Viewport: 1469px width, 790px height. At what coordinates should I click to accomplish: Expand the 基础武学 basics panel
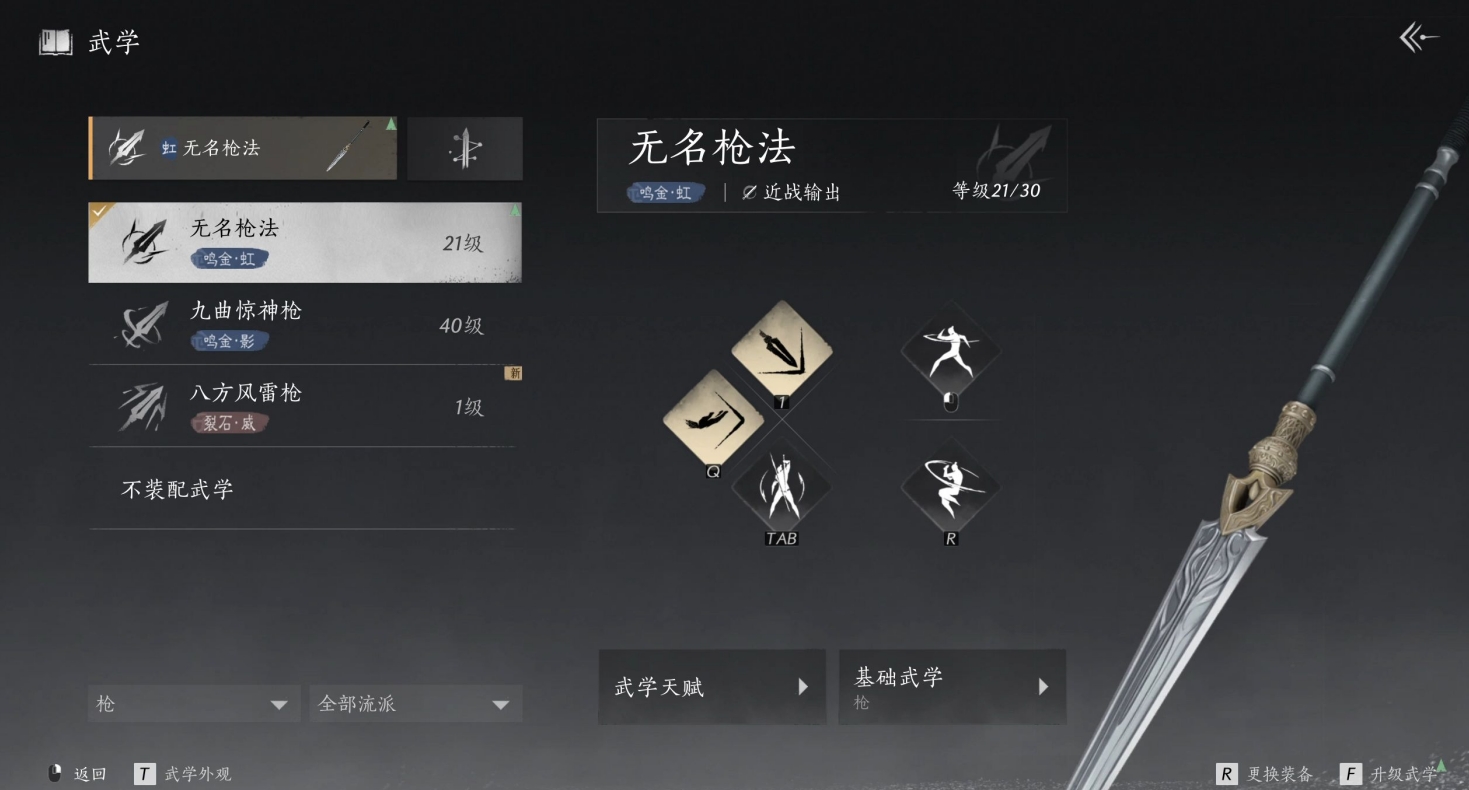click(950, 687)
